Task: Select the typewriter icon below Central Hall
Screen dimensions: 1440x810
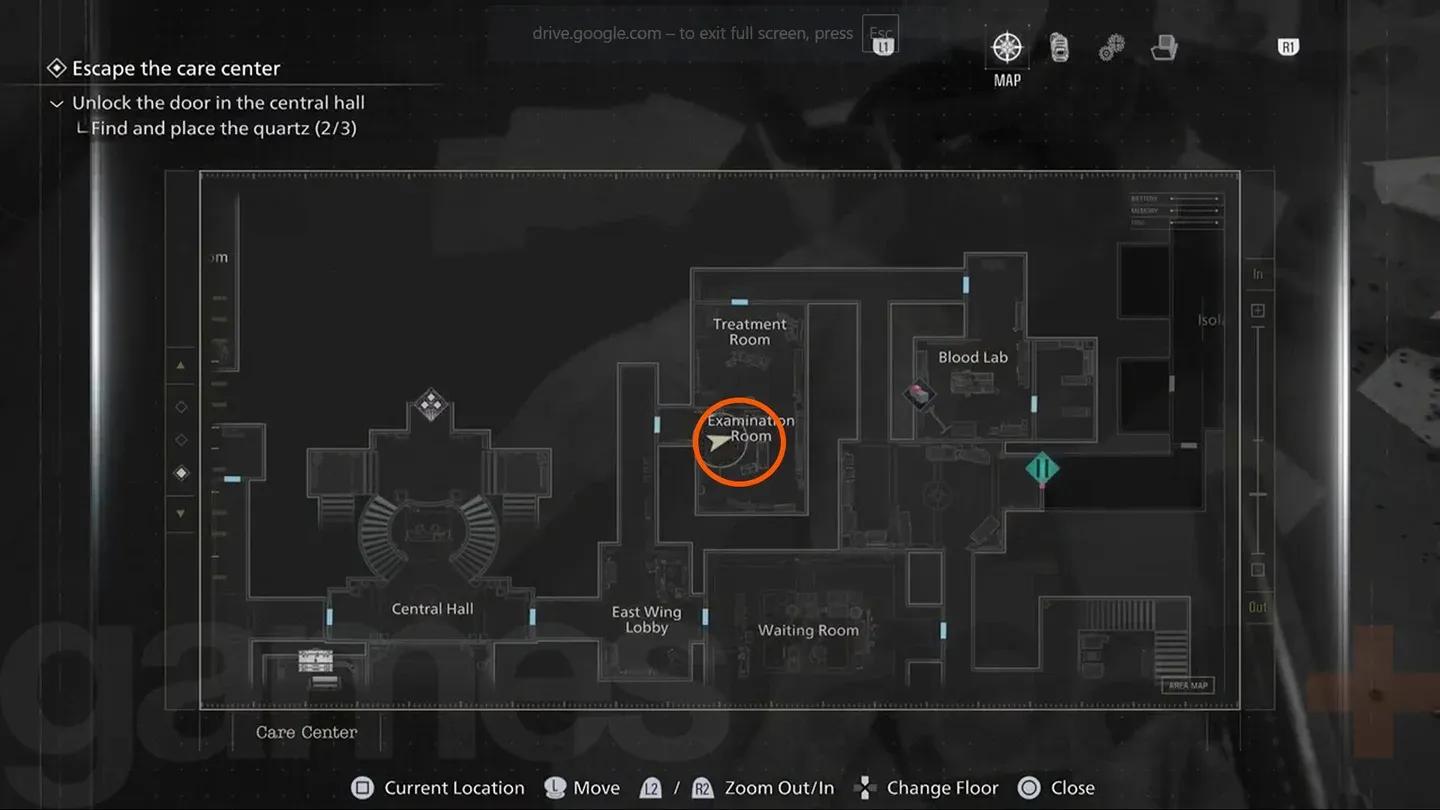Action: (316, 661)
